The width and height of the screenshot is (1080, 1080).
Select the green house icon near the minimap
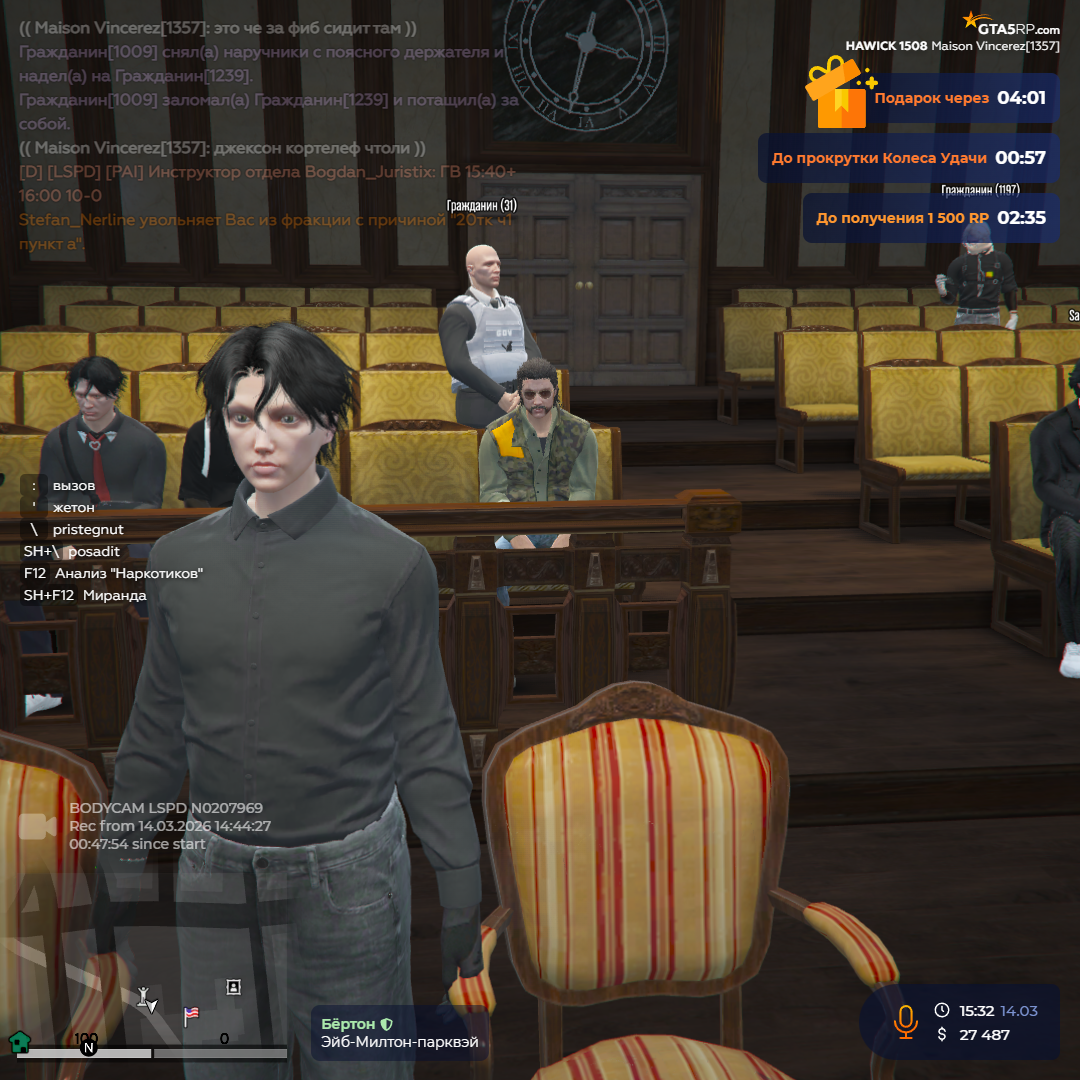coord(18,1042)
